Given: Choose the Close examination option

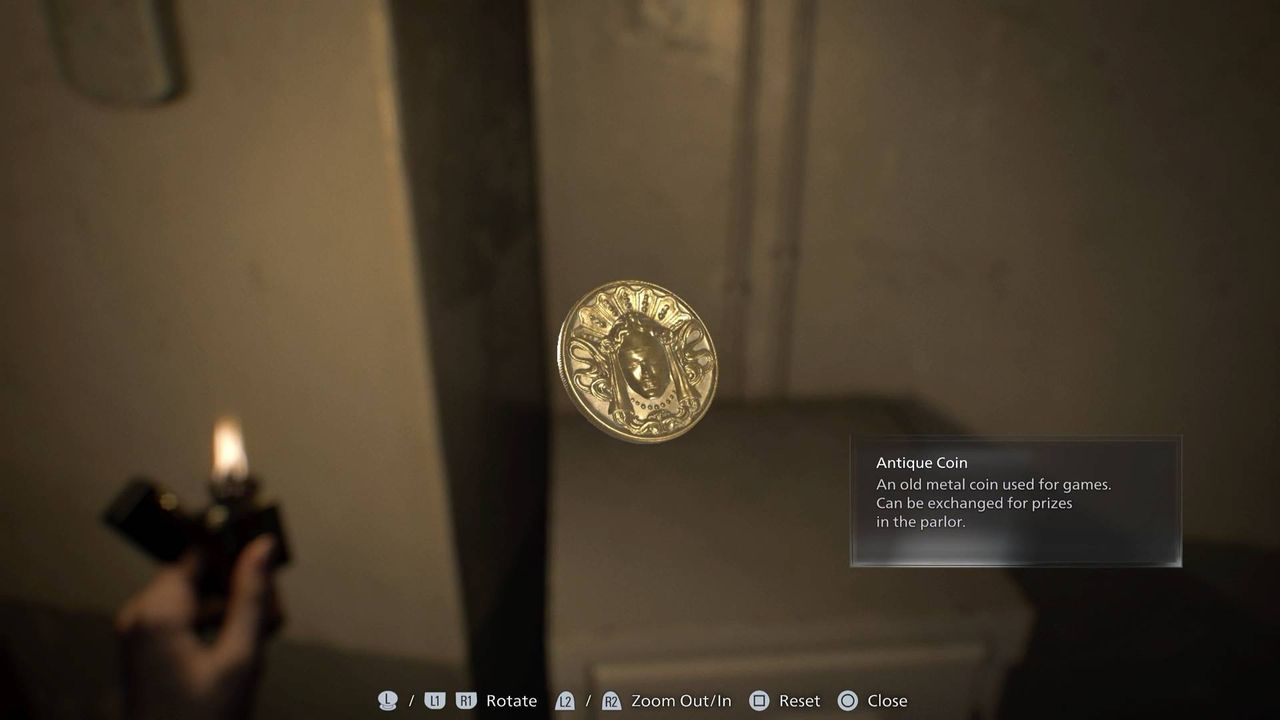Looking at the screenshot, I should 886,701.
